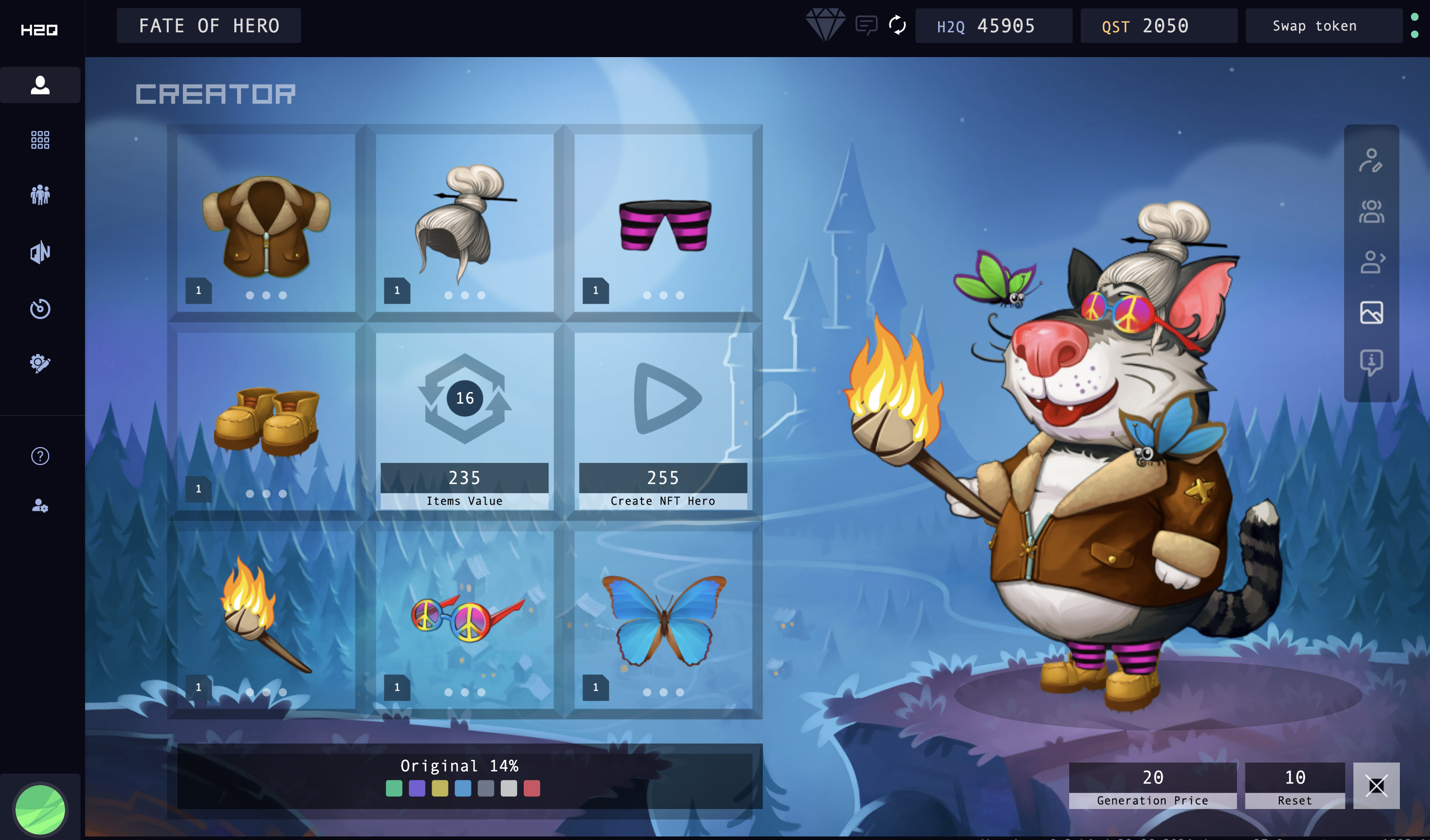Open the profile tab in sidebar

(x=40, y=85)
